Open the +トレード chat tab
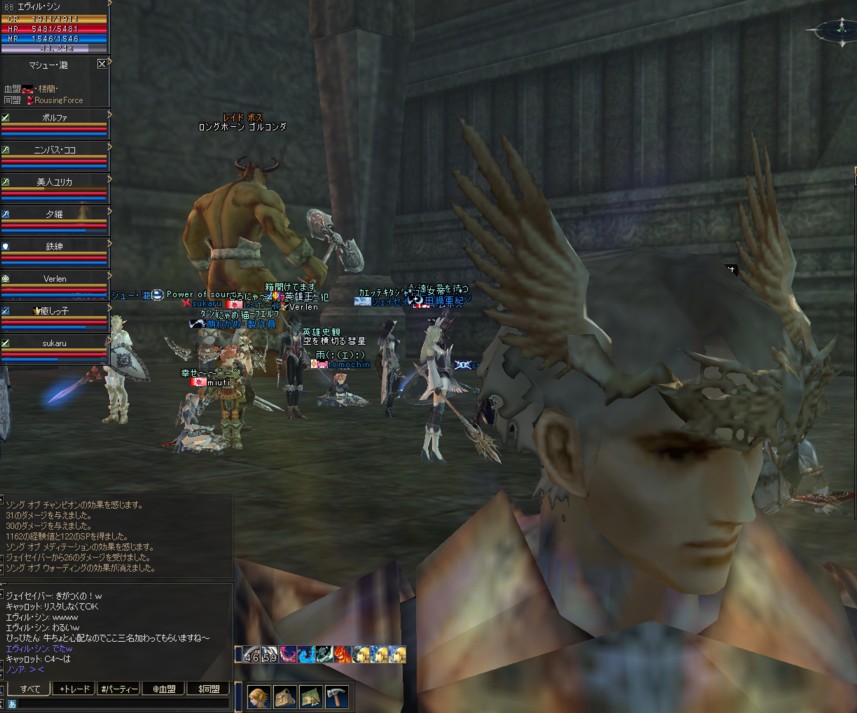The height and width of the screenshot is (713, 857). [77, 689]
